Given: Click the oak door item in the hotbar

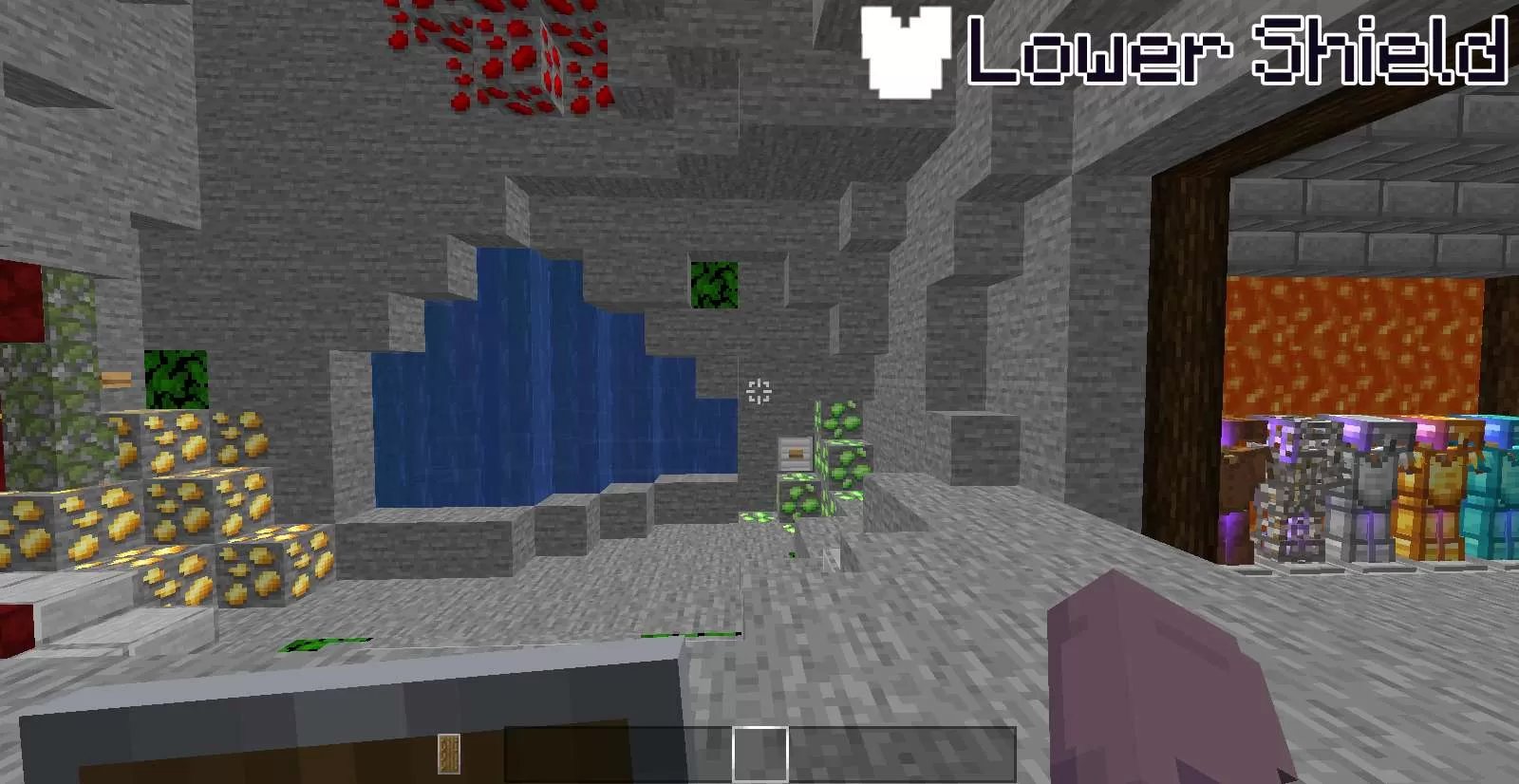Looking at the screenshot, I should pos(448,752).
